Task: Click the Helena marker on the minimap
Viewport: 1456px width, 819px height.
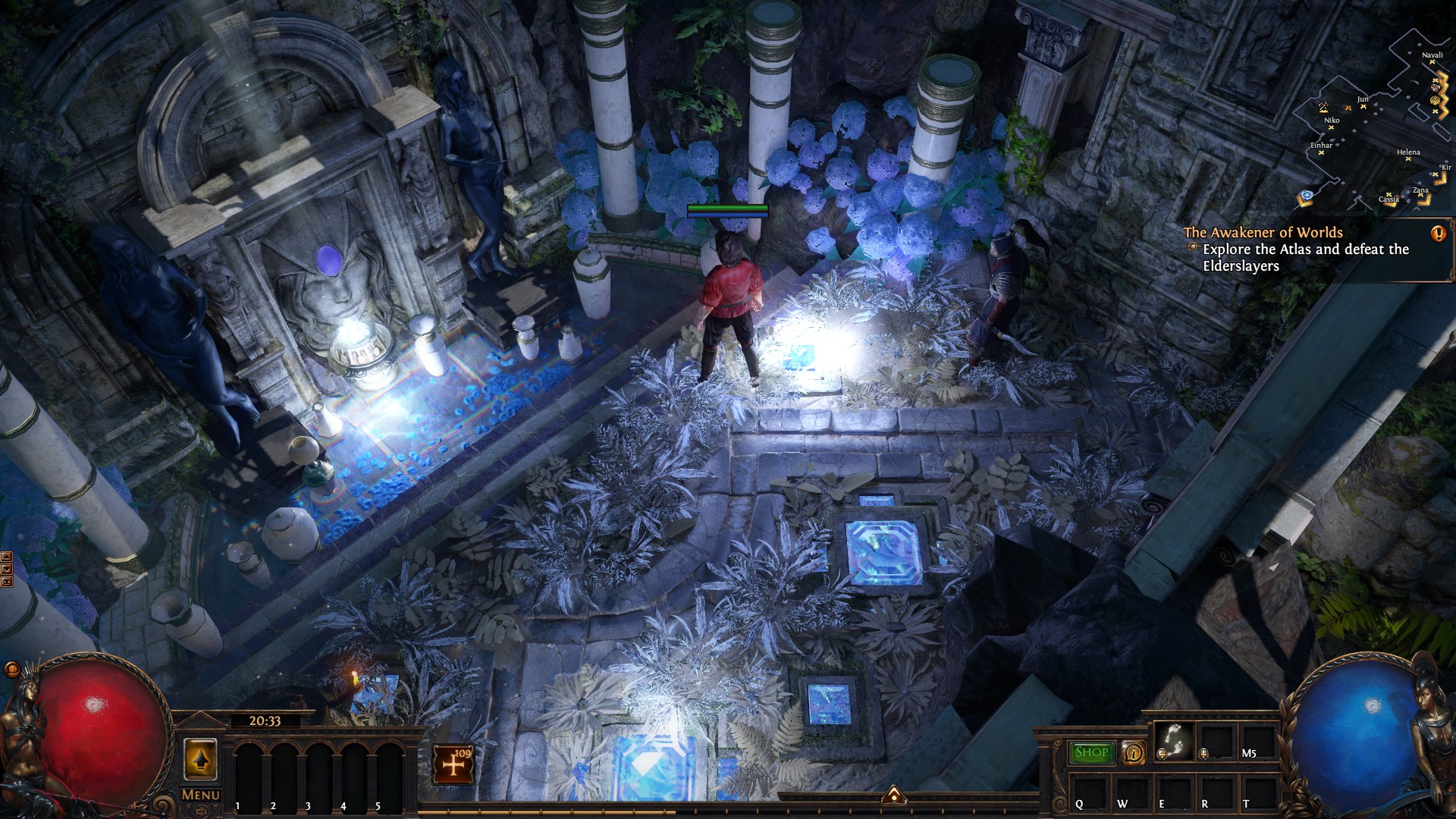Action: (x=1408, y=158)
